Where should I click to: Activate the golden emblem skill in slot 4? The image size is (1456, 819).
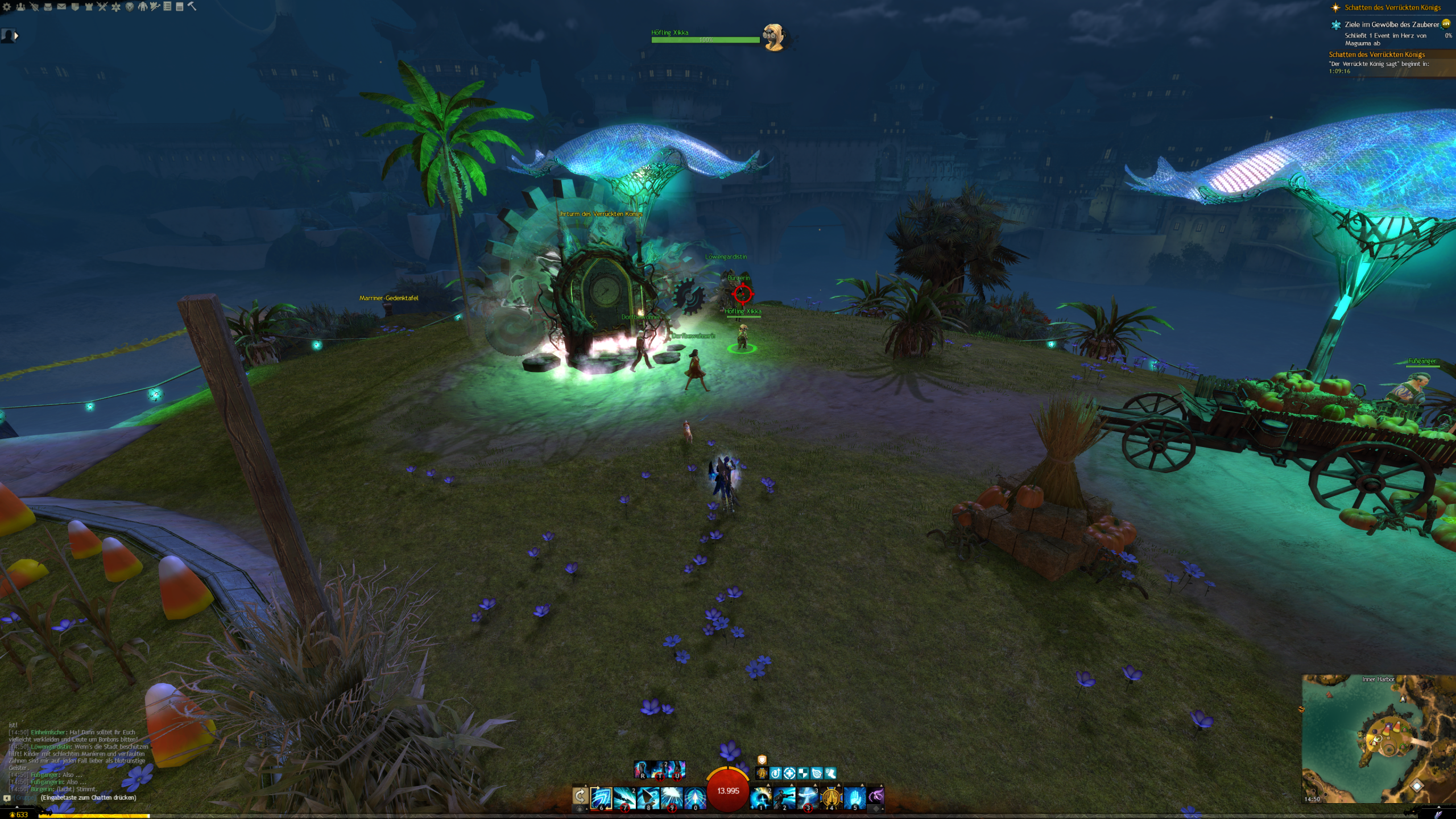pyautogui.click(x=831, y=797)
